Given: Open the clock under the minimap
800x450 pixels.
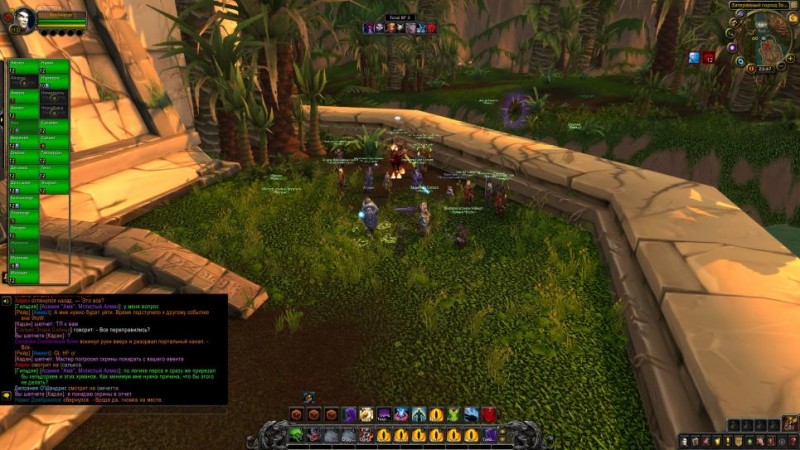Looking at the screenshot, I should pos(765,69).
